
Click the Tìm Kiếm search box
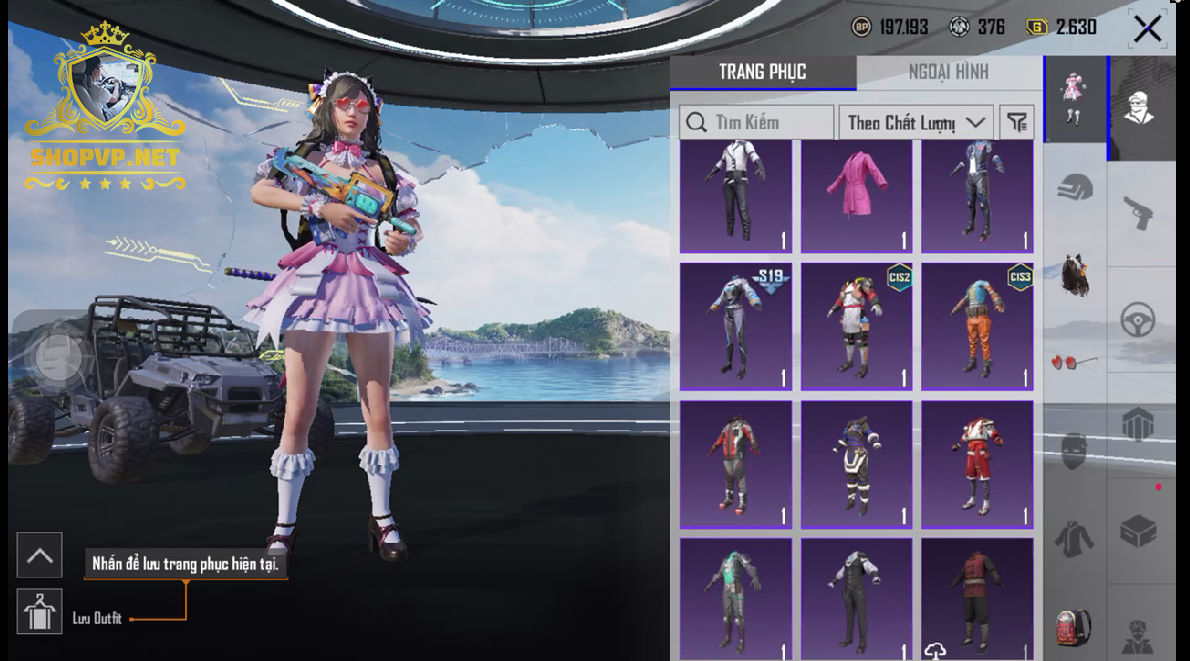point(757,123)
